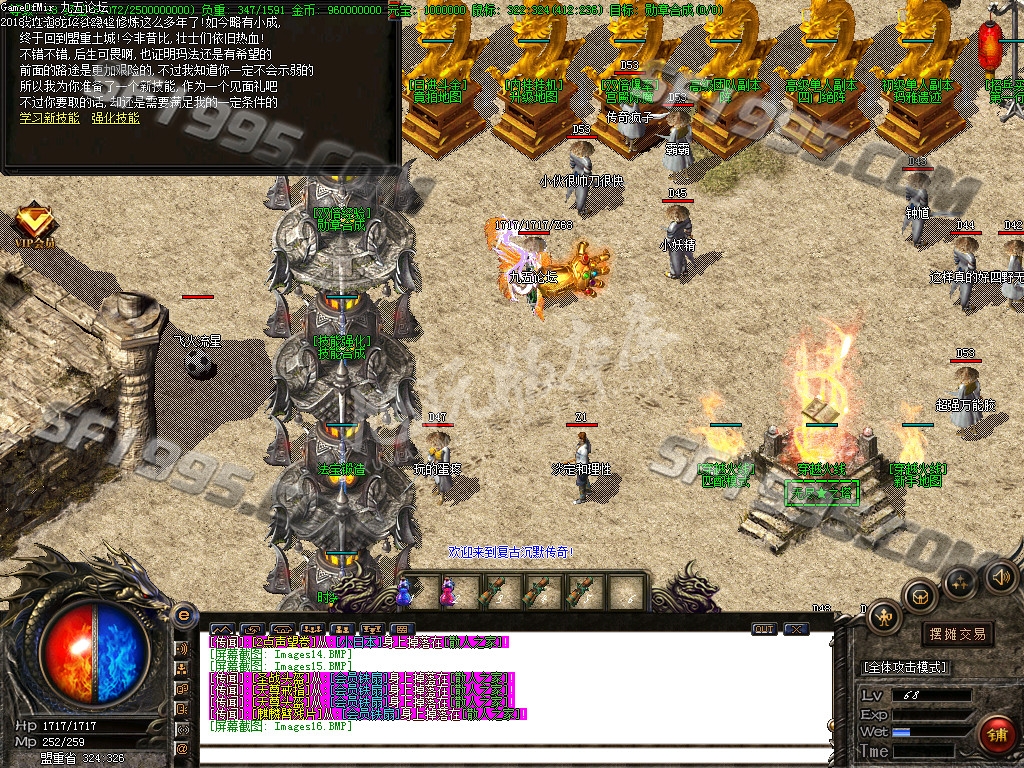The image size is (1024, 768).
Task: Toggle the 全体攻击模式 attack mode label
Action: (x=906, y=667)
